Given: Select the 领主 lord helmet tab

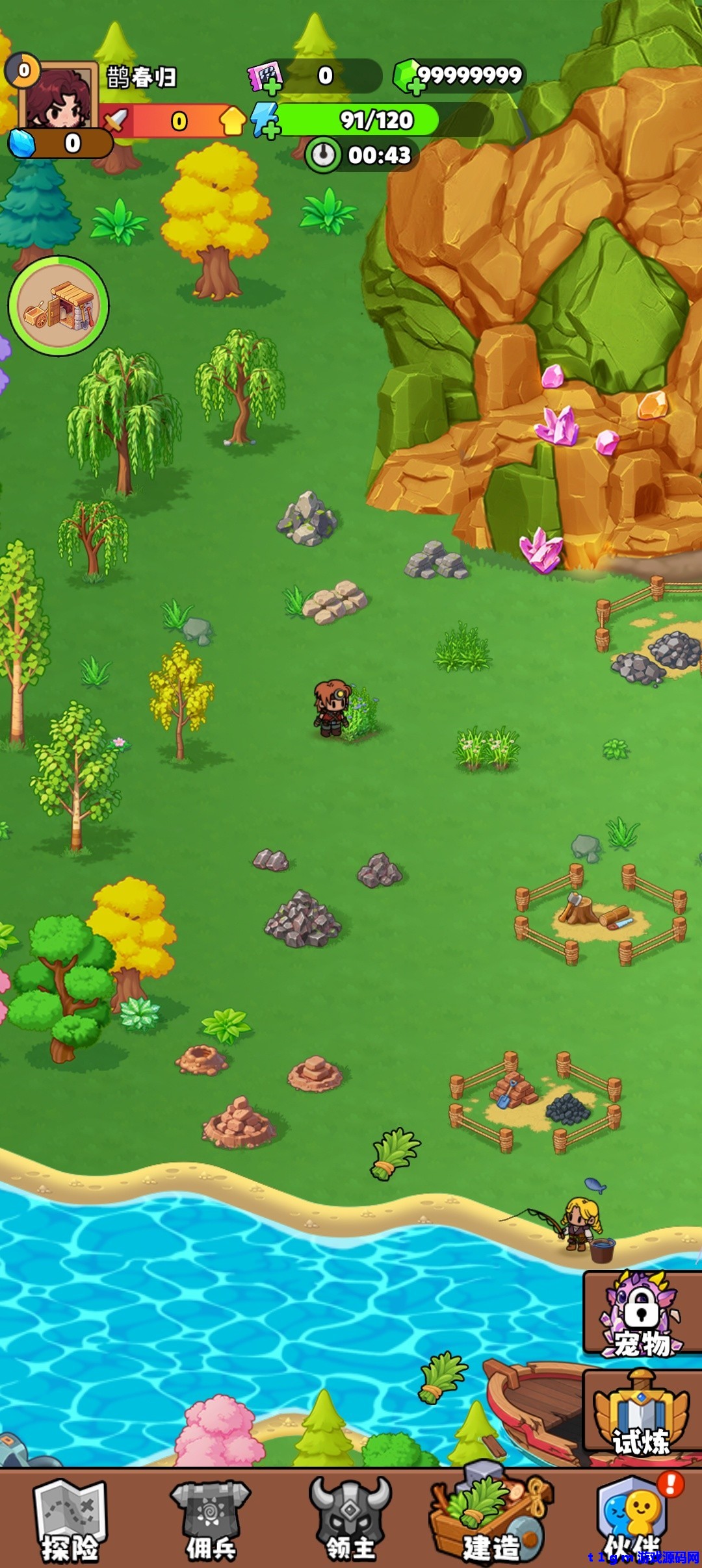Looking at the screenshot, I should click(x=351, y=1519).
